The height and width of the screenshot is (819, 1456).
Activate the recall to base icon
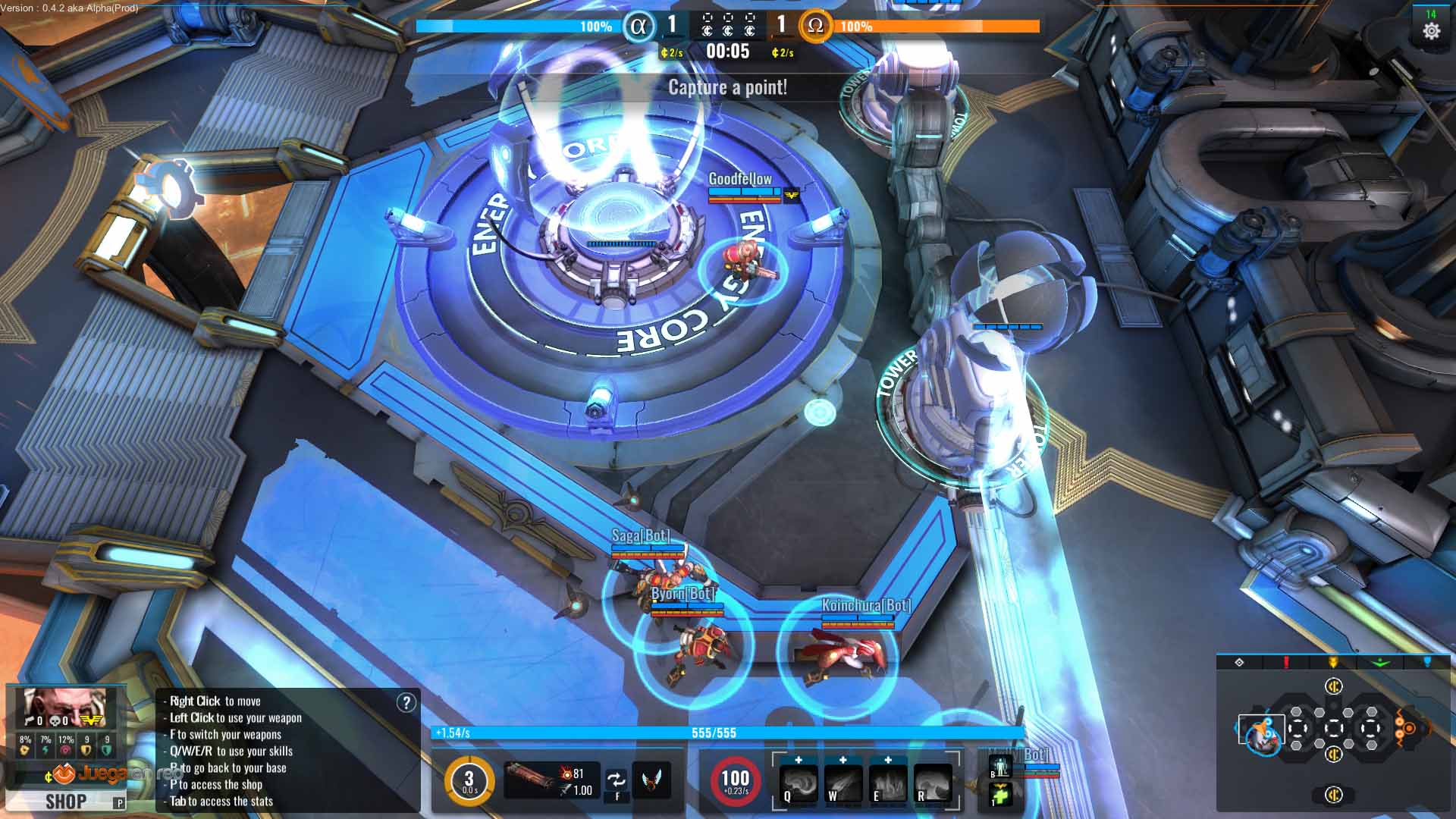(999, 767)
